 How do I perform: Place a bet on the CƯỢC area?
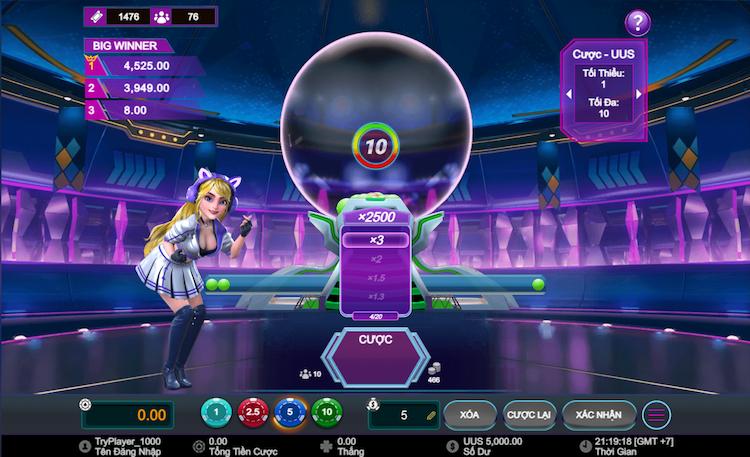click(375, 345)
